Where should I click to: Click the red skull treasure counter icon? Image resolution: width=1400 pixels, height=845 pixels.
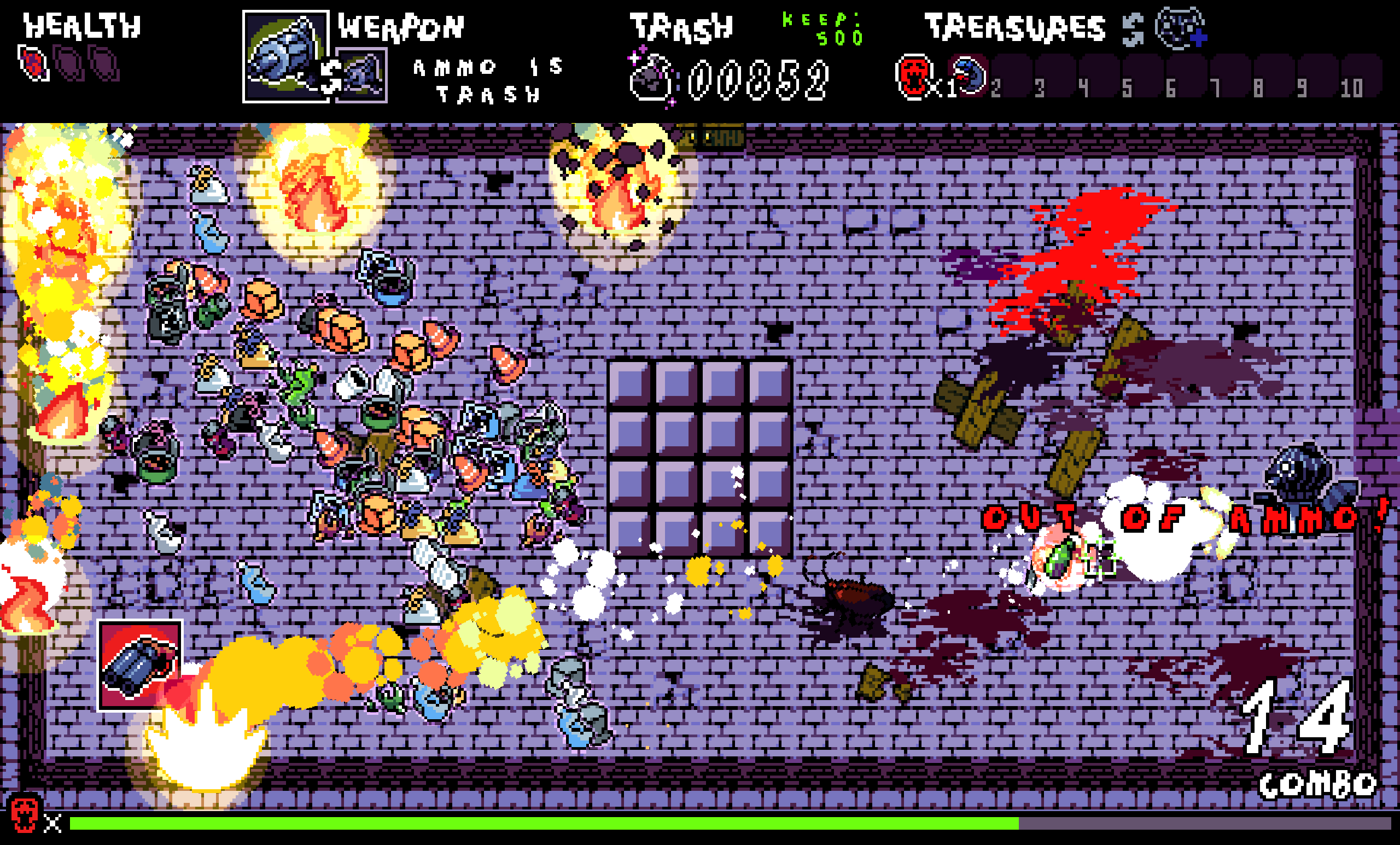point(913,77)
